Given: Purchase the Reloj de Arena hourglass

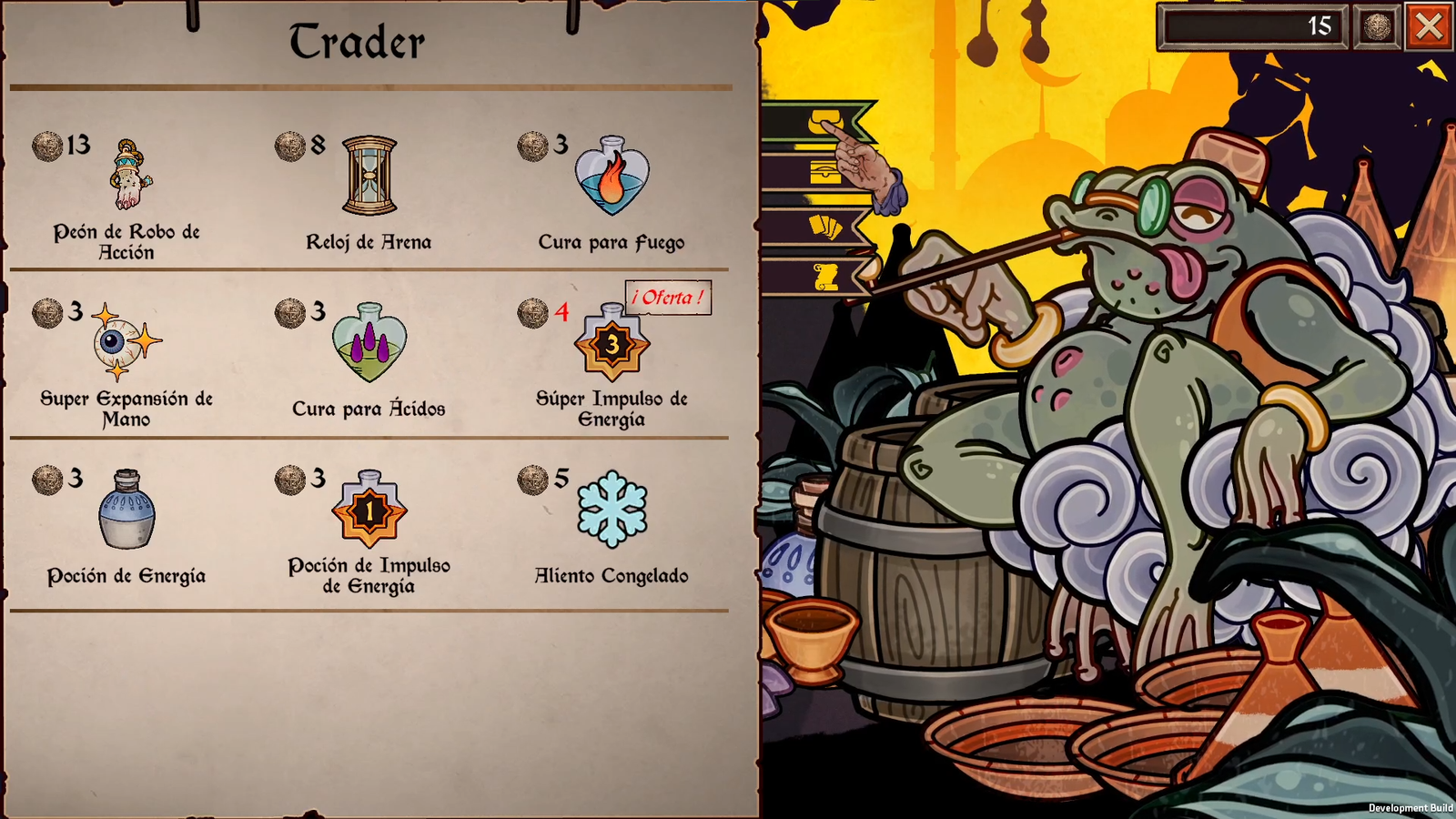Looking at the screenshot, I should [x=369, y=176].
